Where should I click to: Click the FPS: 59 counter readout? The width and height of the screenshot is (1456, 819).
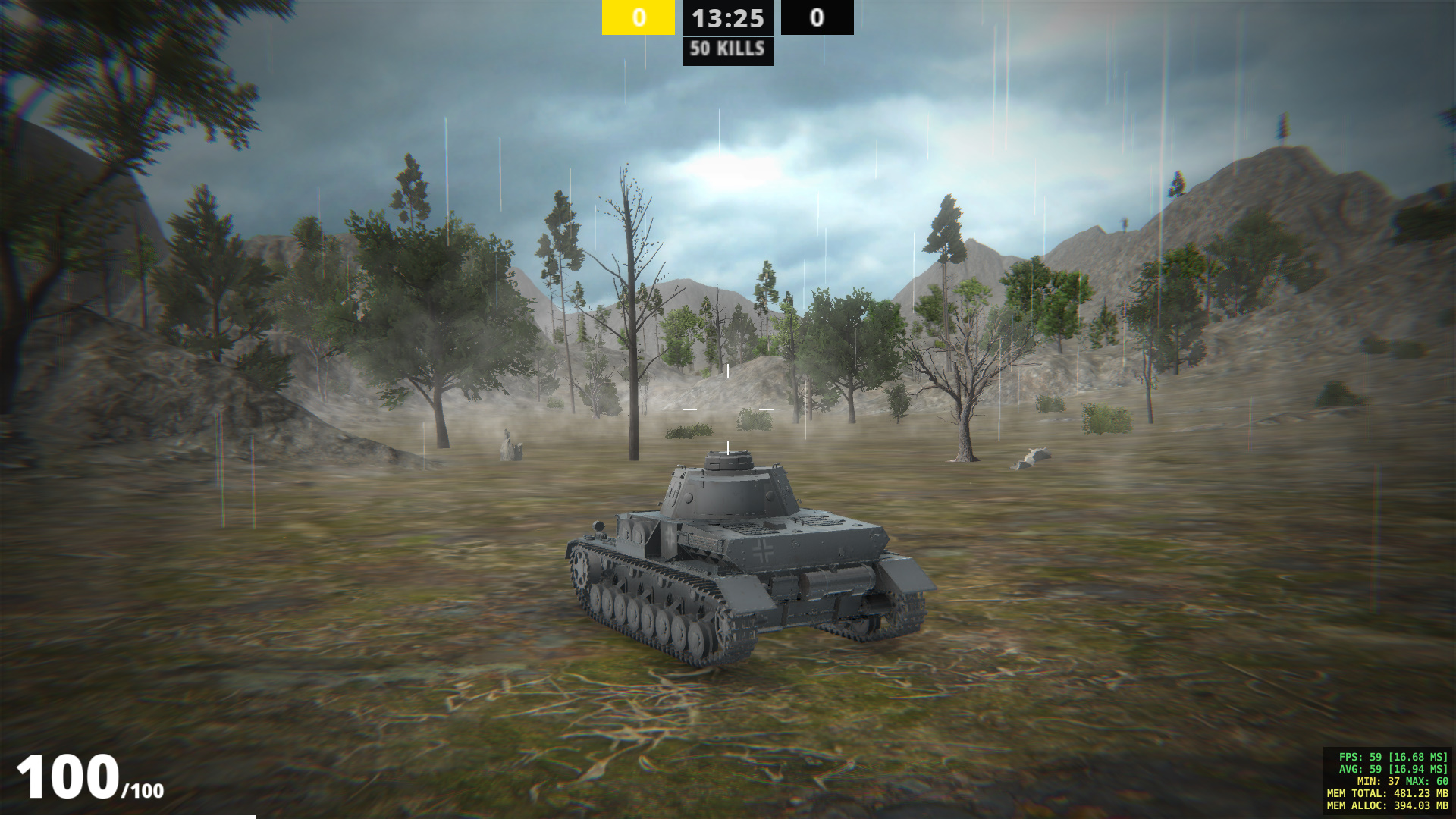click(1392, 755)
